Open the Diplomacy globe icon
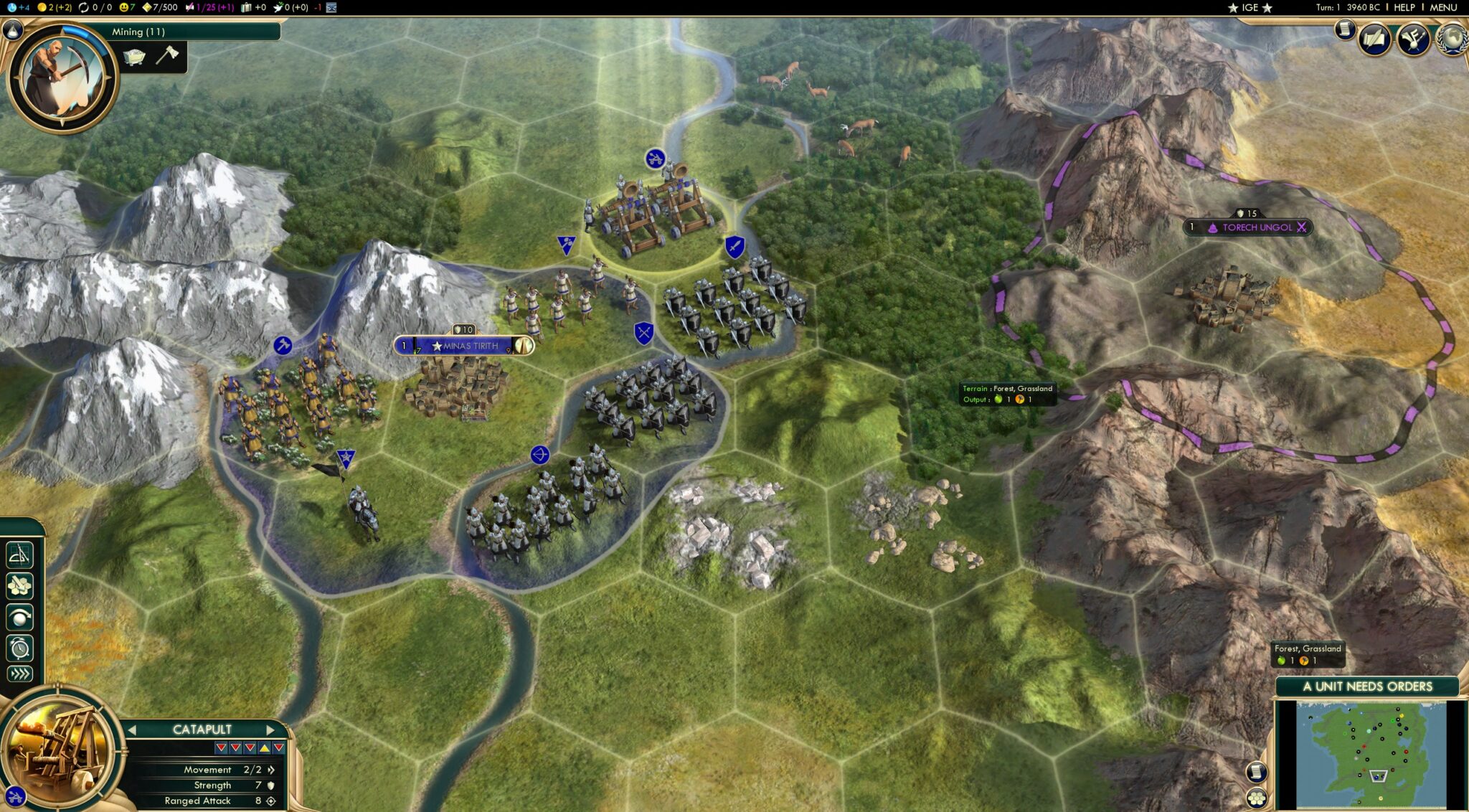Image resolution: width=1469 pixels, height=812 pixels. tap(1453, 40)
